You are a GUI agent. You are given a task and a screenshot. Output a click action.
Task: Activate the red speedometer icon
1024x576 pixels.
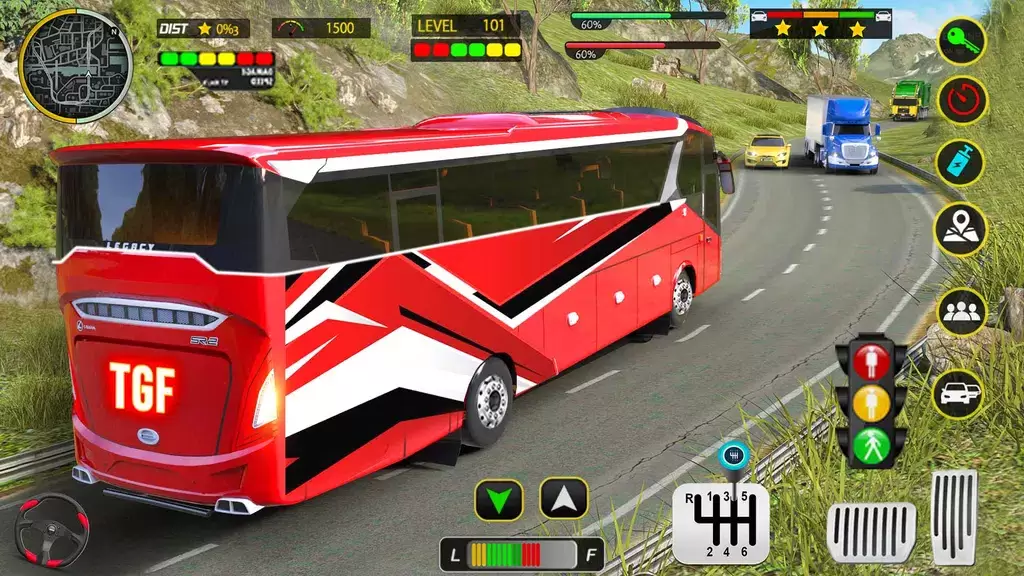point(961,100)
